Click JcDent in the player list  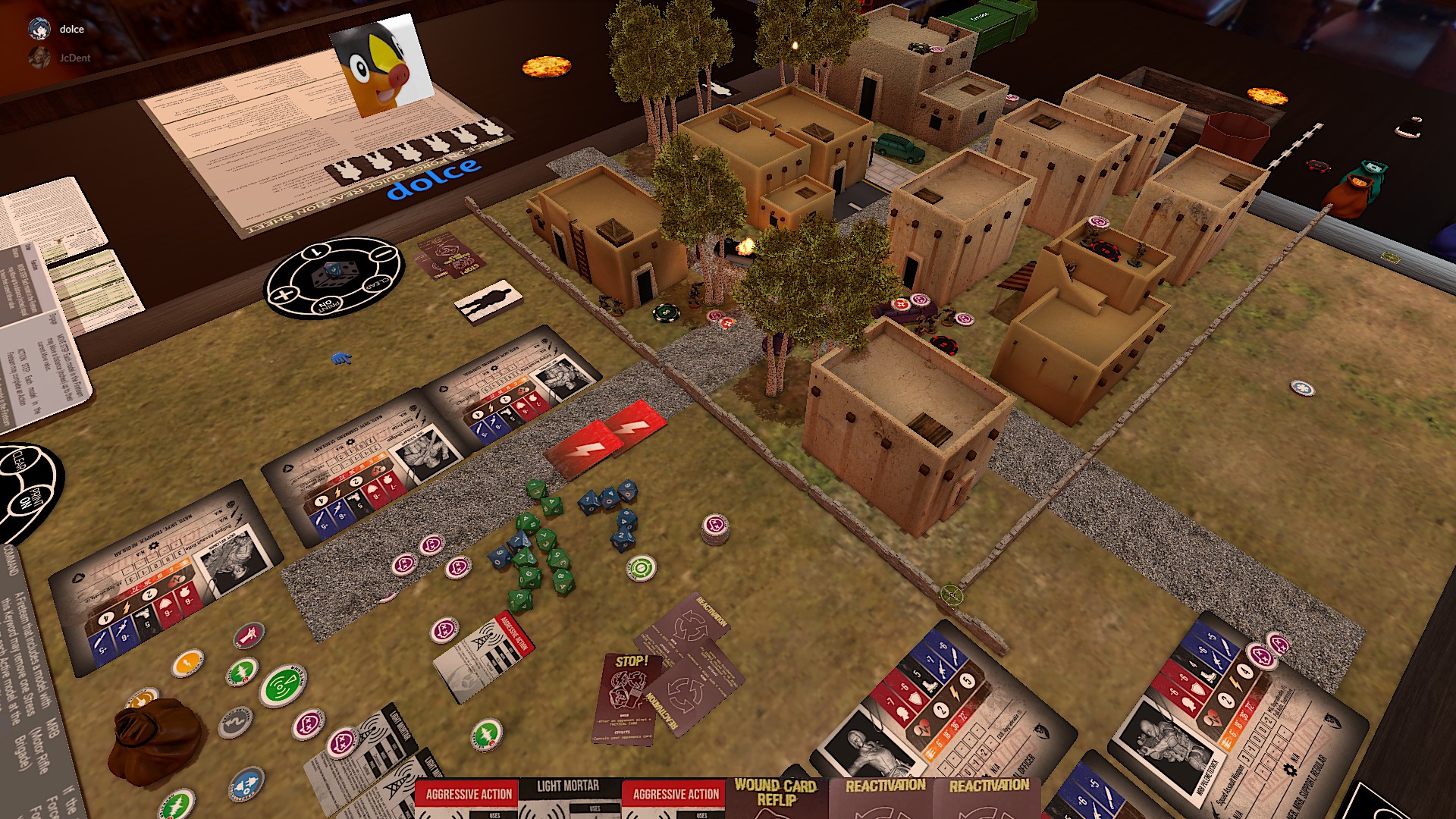click(x=74, y=58)
